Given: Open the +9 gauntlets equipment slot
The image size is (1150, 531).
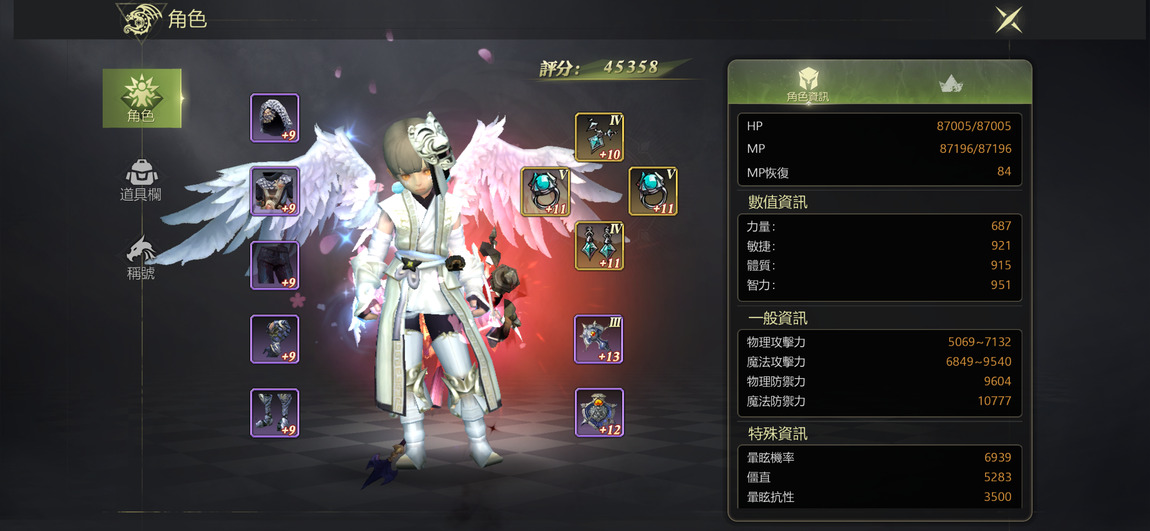Looking at the screenshot, I should point(274,339).
